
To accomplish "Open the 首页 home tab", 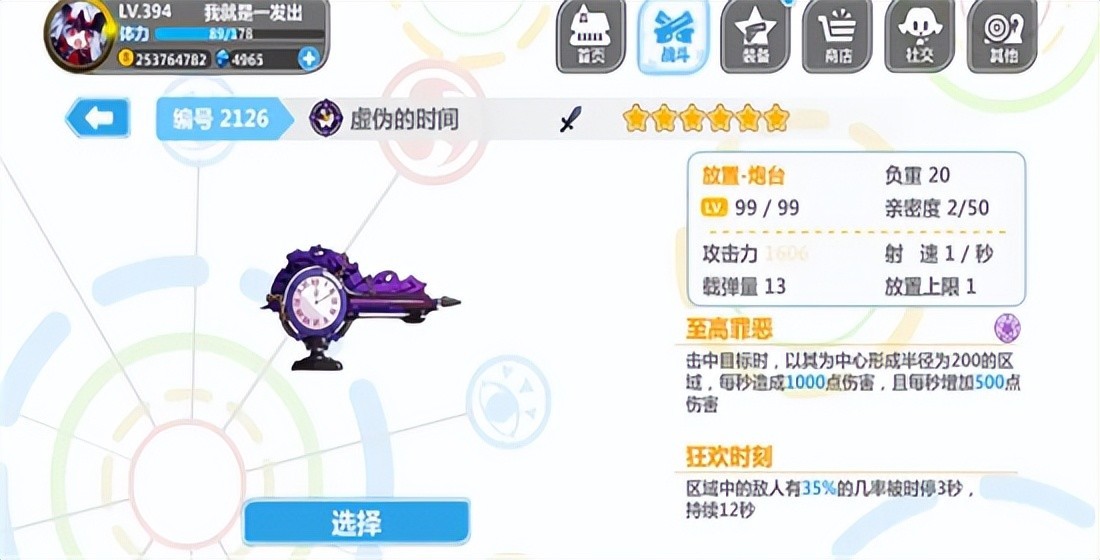I will [591, 37].
